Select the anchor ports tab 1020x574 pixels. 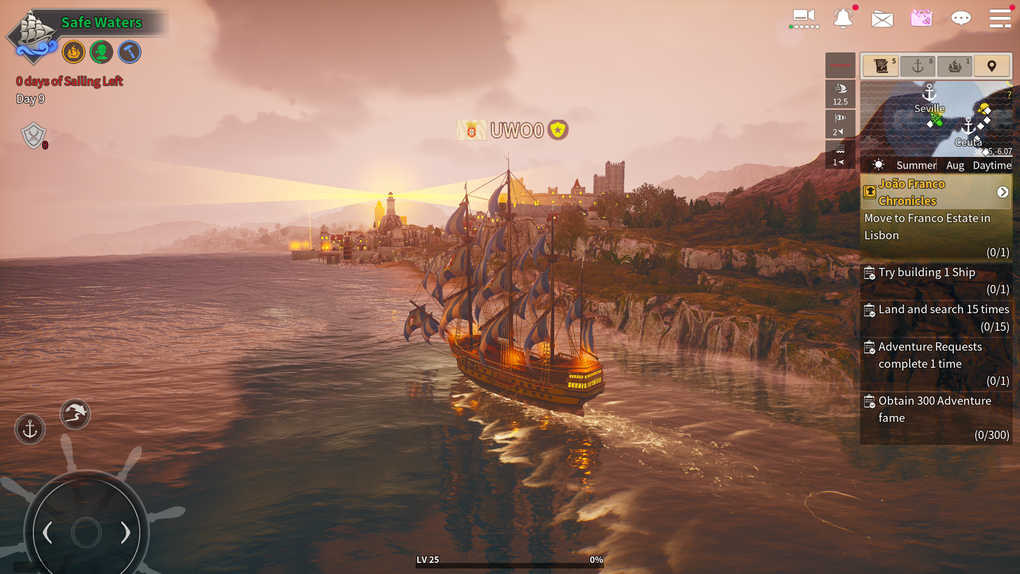coord(918,66)
